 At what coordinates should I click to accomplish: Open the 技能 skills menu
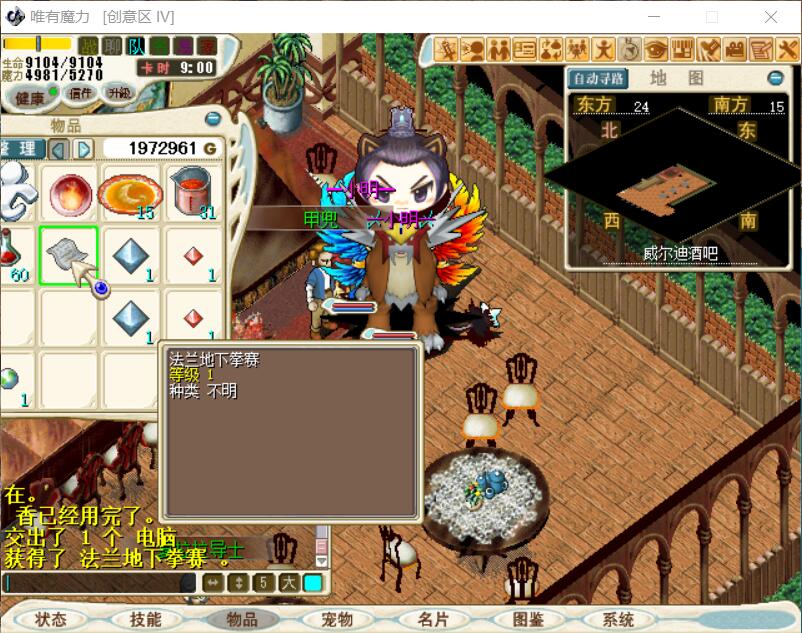145,619
